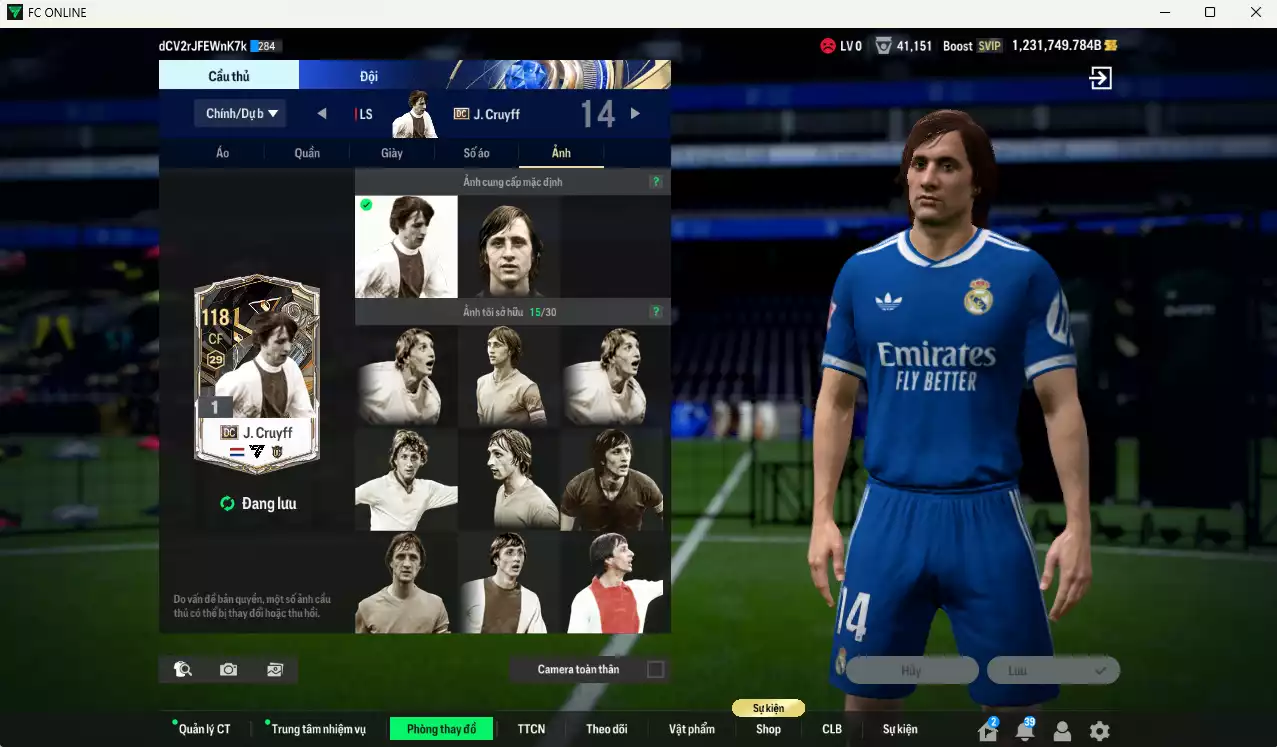
Task: Select the Số áo tab
Action: (476, 153)
